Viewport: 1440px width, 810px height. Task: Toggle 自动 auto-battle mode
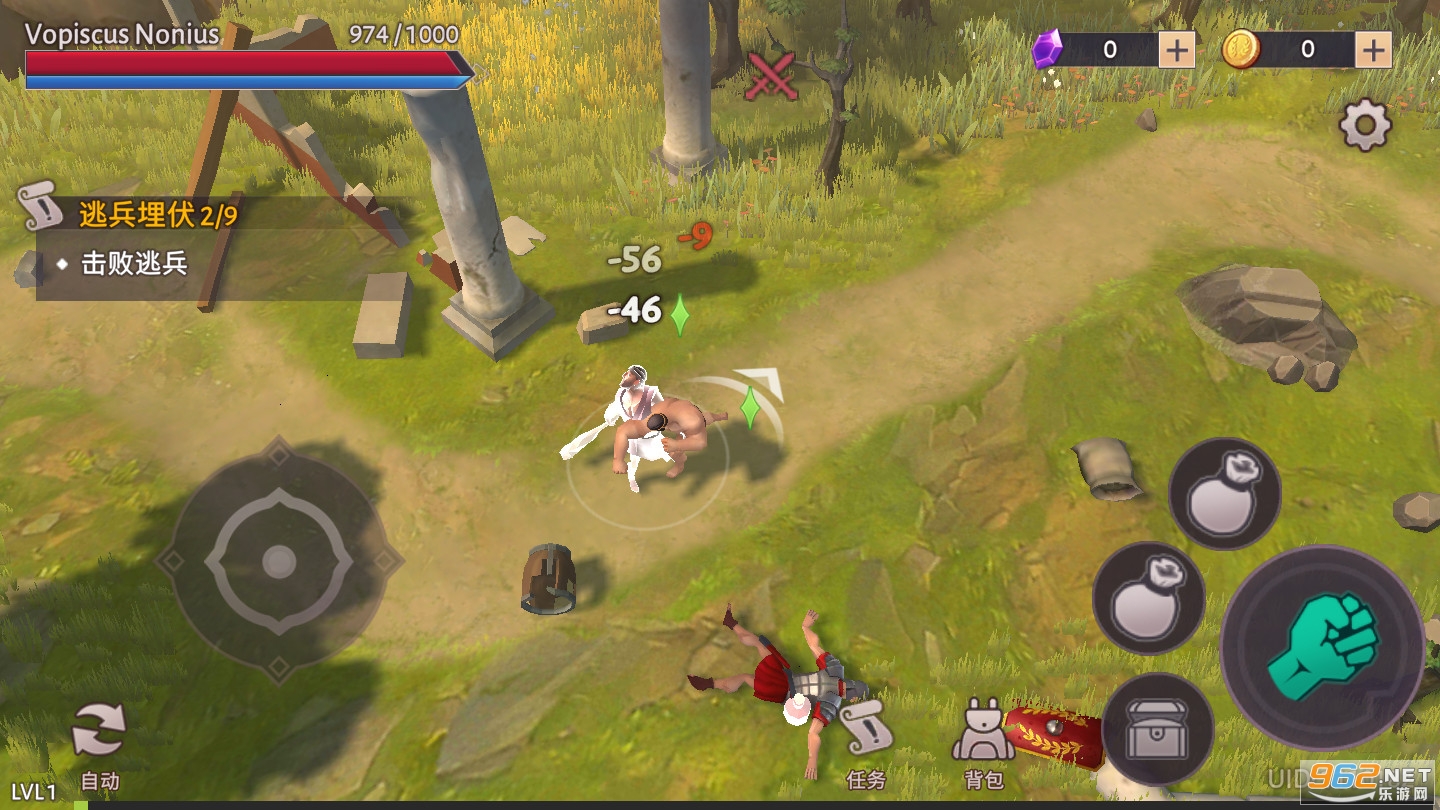(99, 746)
